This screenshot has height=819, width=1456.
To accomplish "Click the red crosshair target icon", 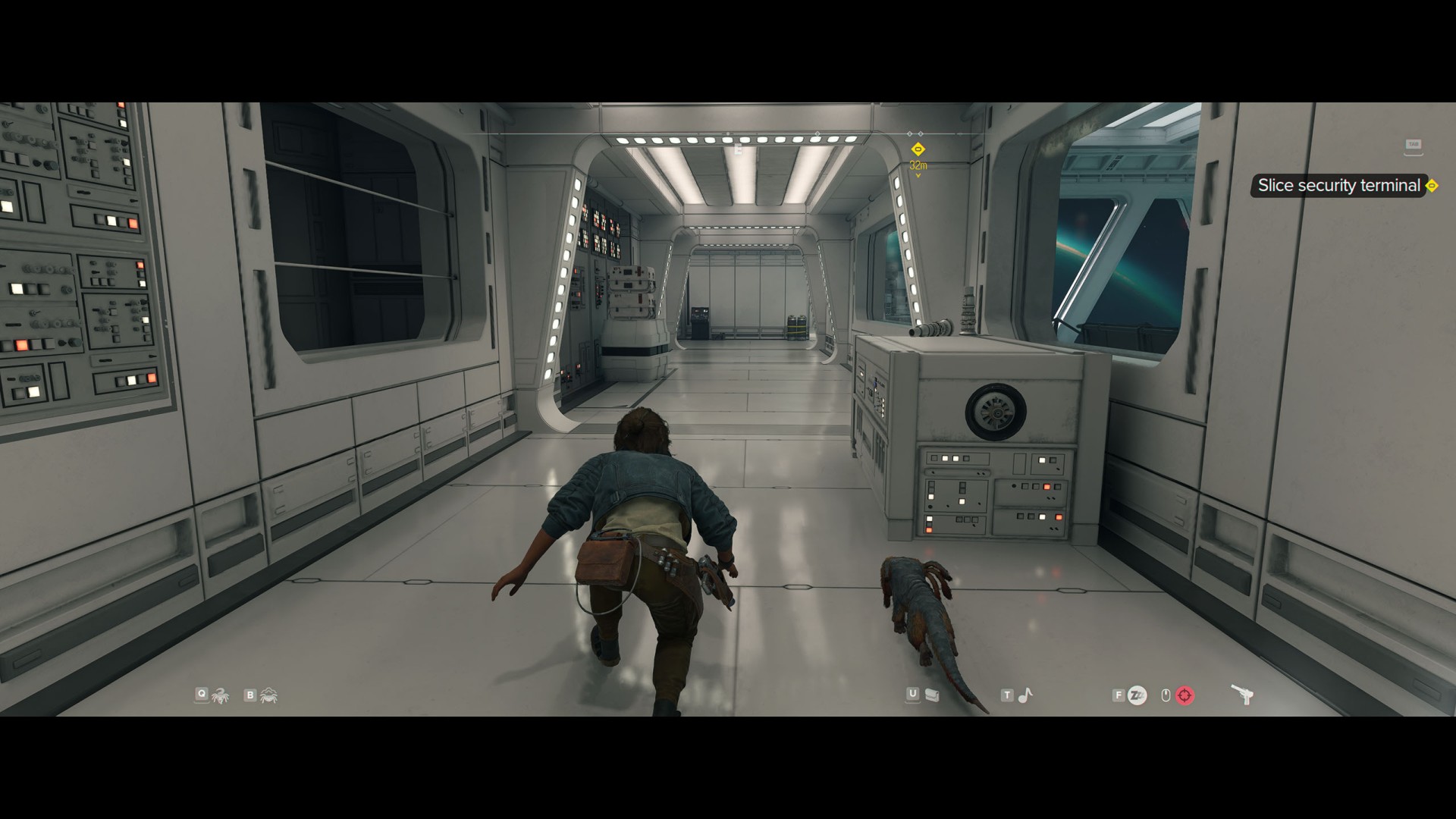I will [x=1185, y=695].
